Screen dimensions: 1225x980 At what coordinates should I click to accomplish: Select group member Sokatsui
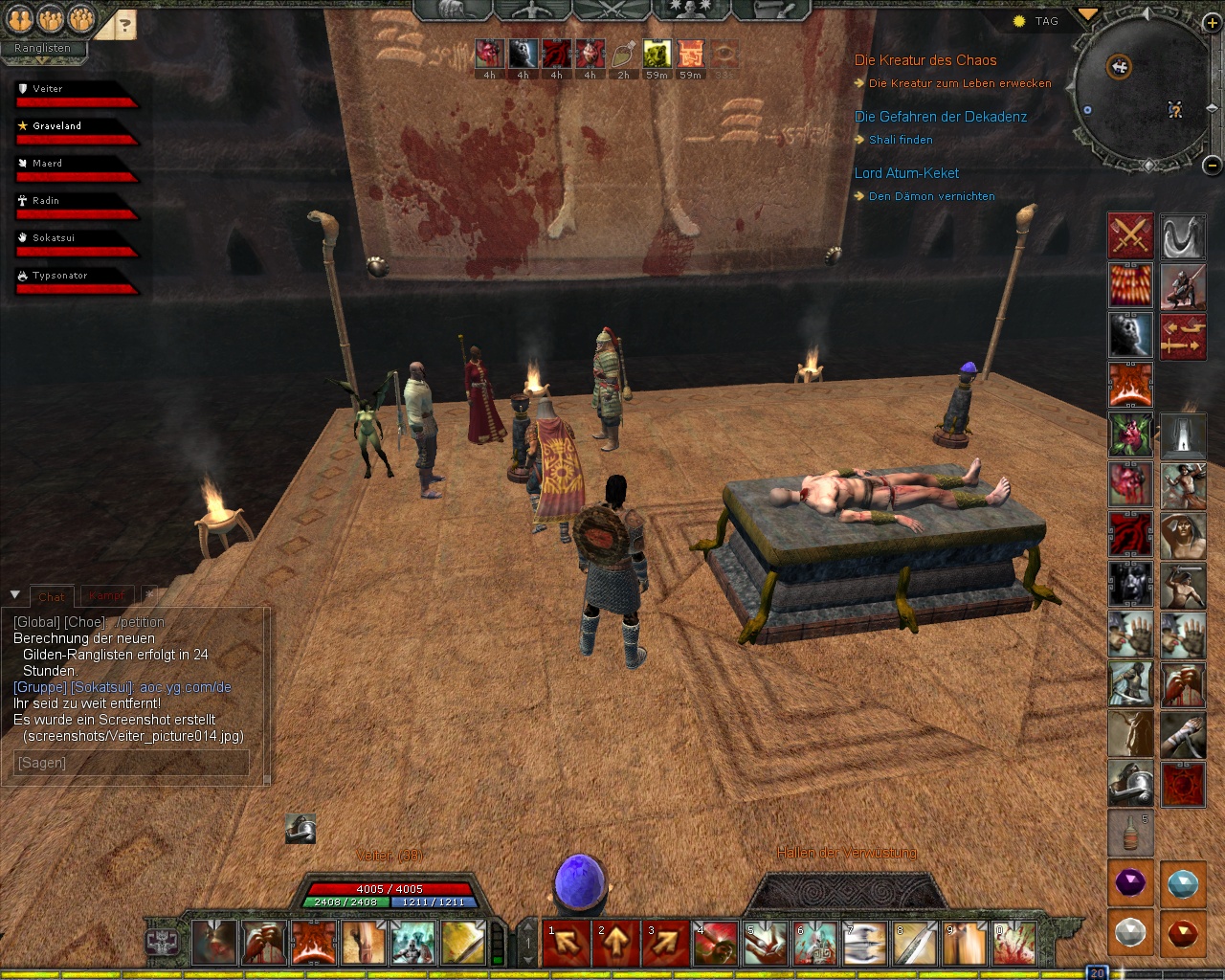point(54,238)
